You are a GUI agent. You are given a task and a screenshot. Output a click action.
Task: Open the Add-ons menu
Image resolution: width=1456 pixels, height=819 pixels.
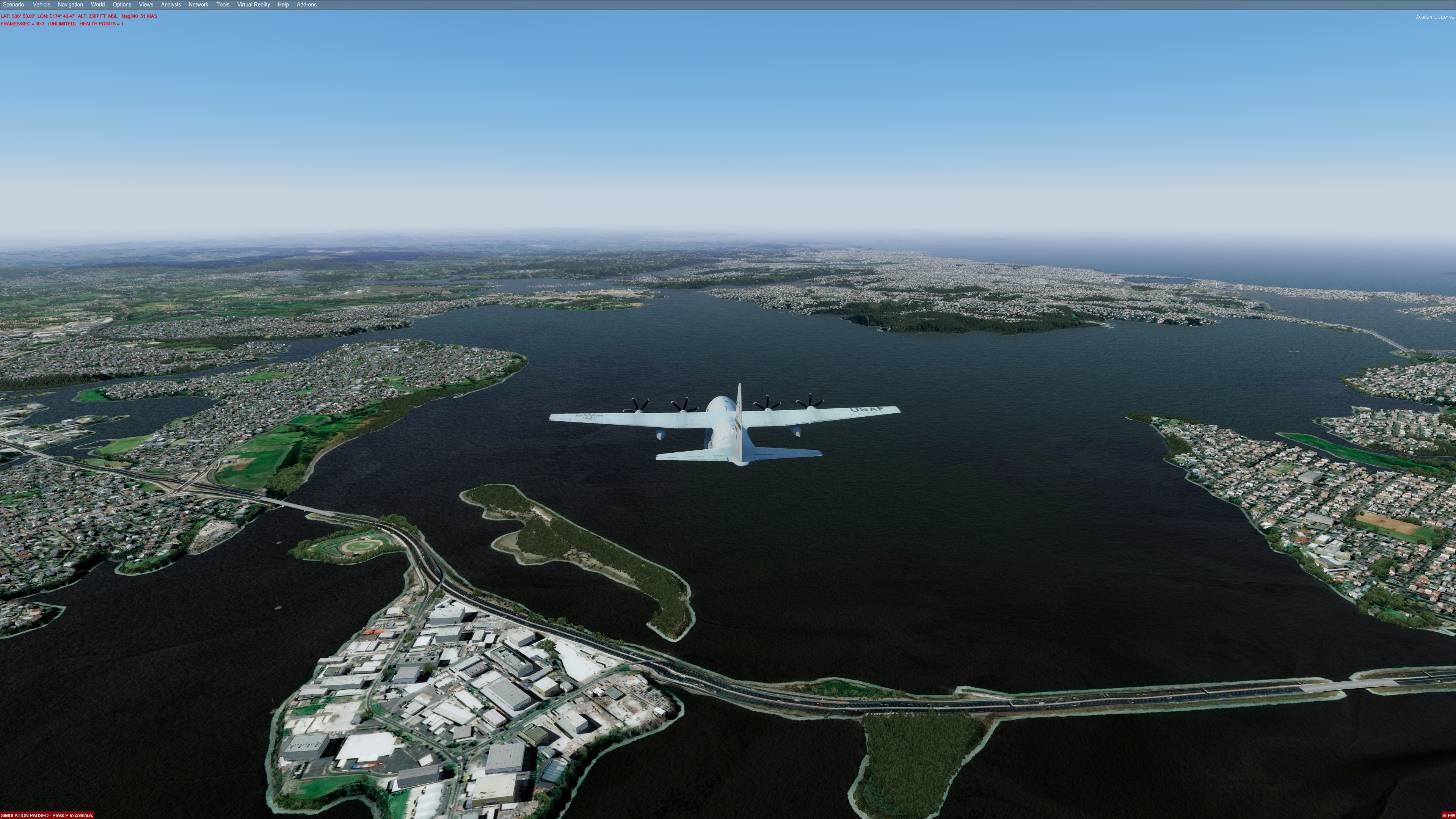click(306, 5)
